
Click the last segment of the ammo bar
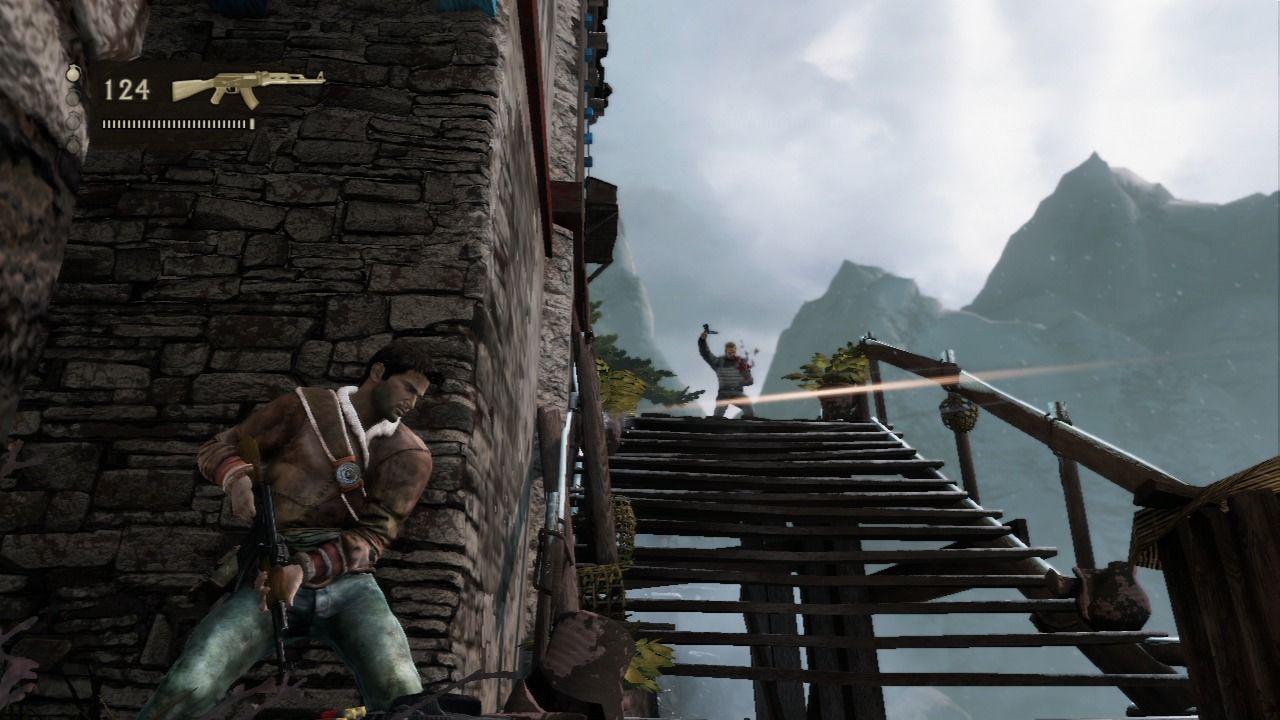[x=251, y=124]
